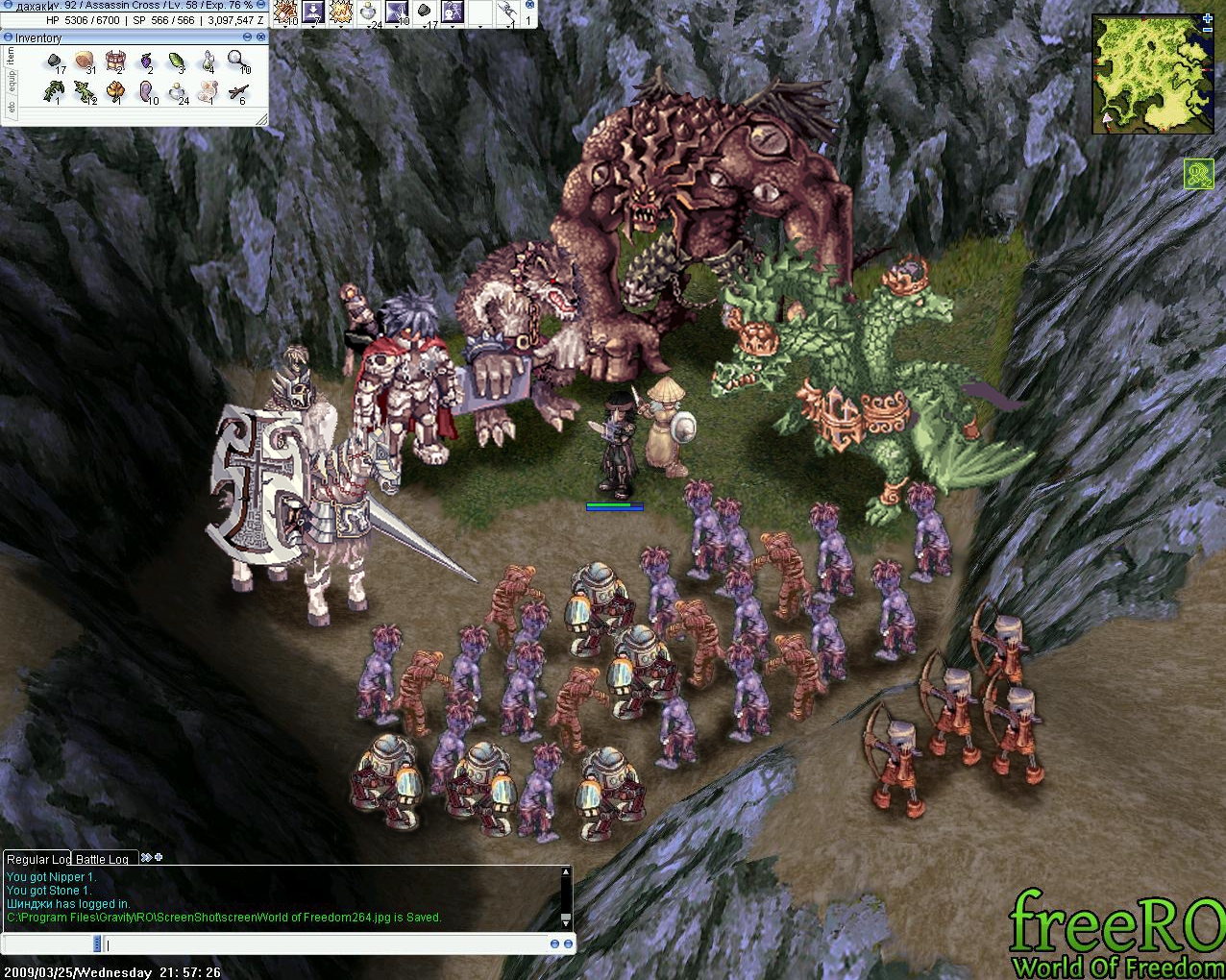Close the hotkey bar
The height and width of the screenshot is (980, 1226).
527,5
